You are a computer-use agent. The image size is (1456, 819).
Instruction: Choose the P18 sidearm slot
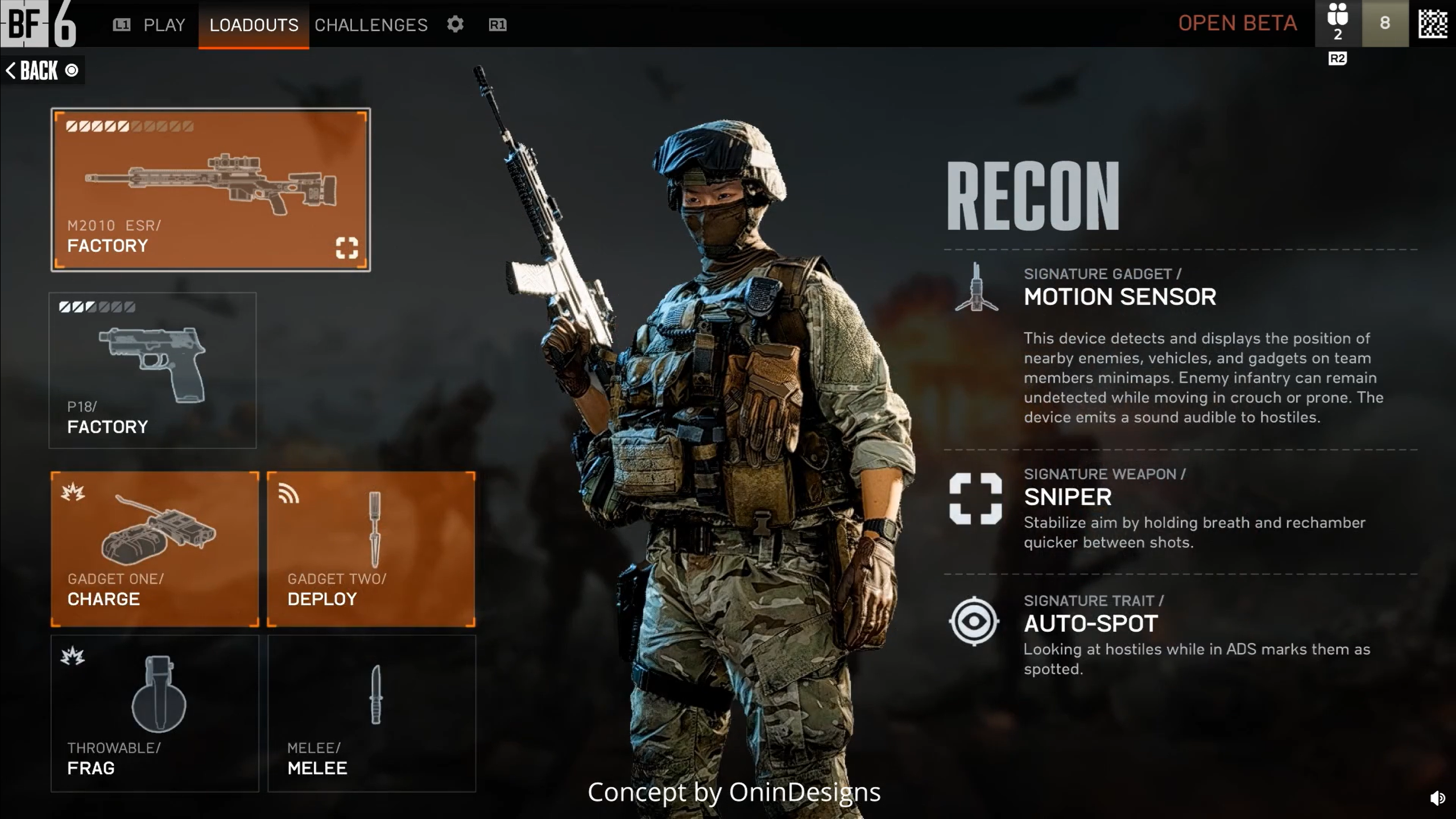152,370
